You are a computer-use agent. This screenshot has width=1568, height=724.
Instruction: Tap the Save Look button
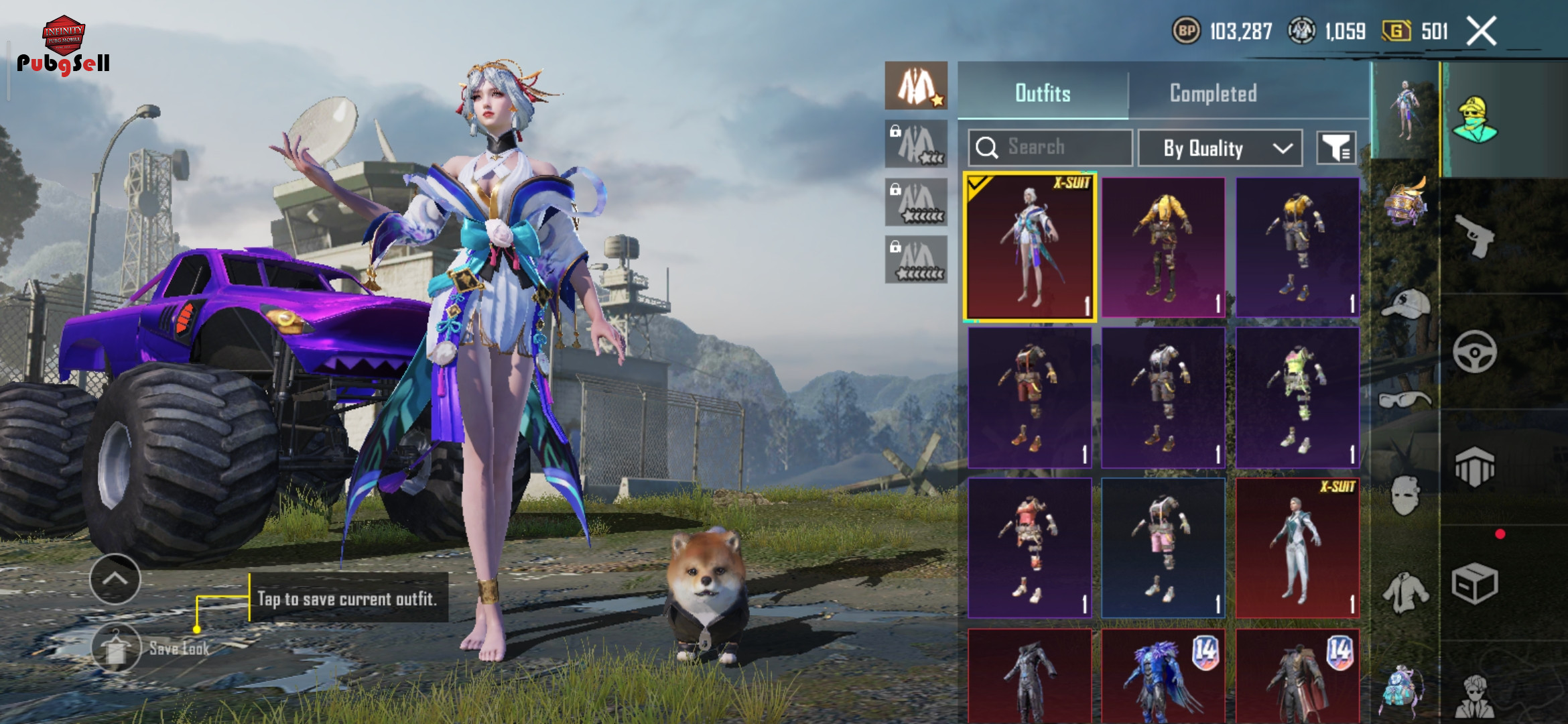[x=117, y=648]
